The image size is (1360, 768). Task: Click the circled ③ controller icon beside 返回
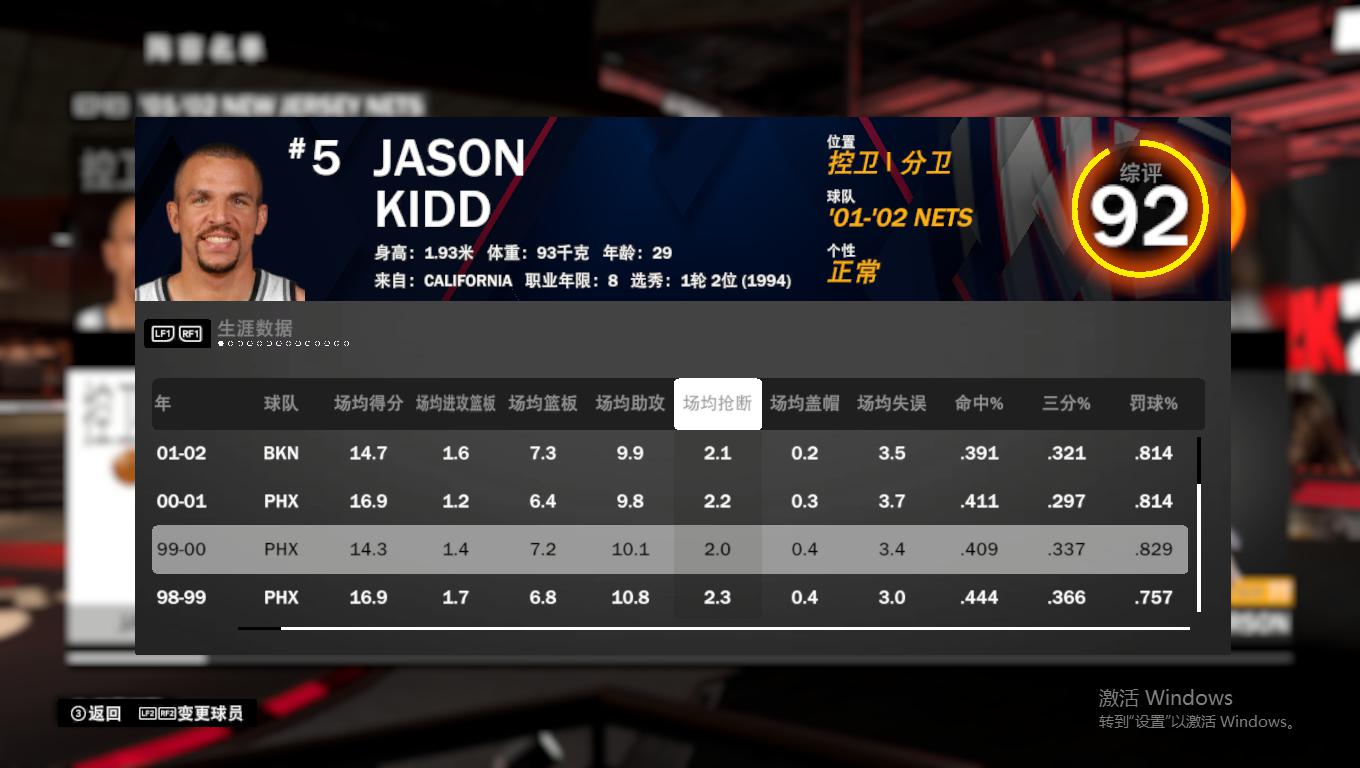[77, 713]
